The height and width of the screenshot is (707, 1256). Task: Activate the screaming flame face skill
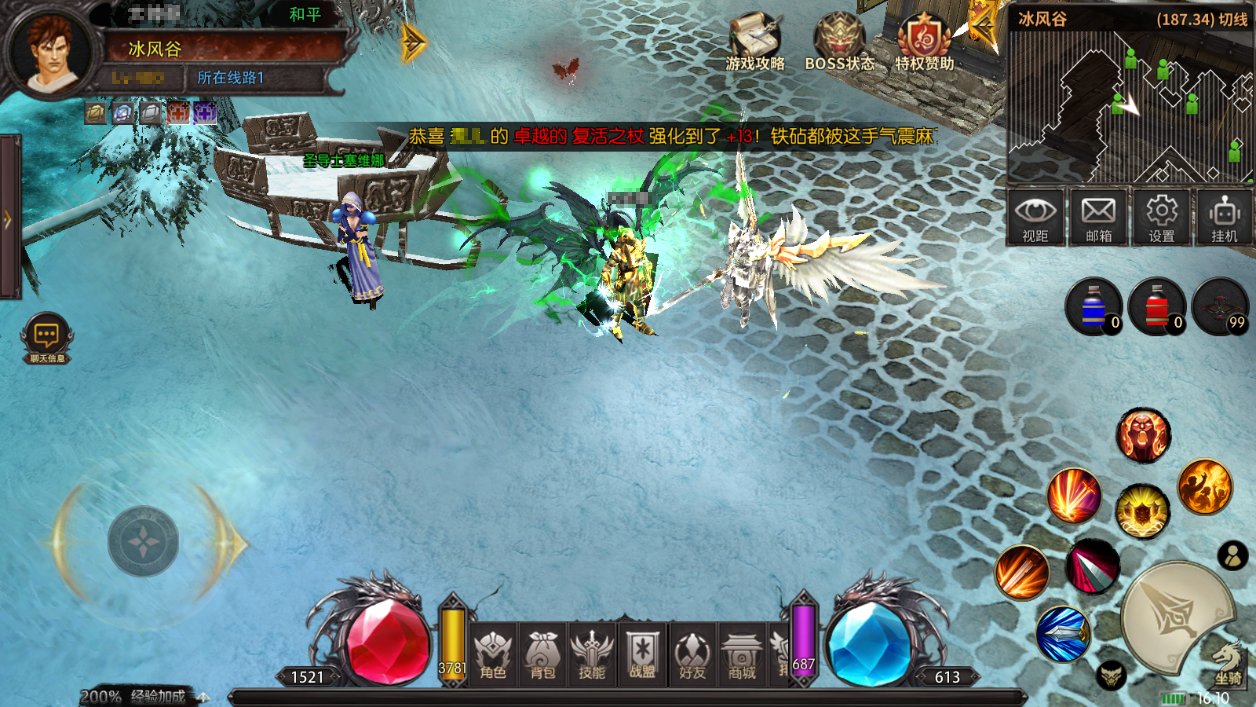1143,435
